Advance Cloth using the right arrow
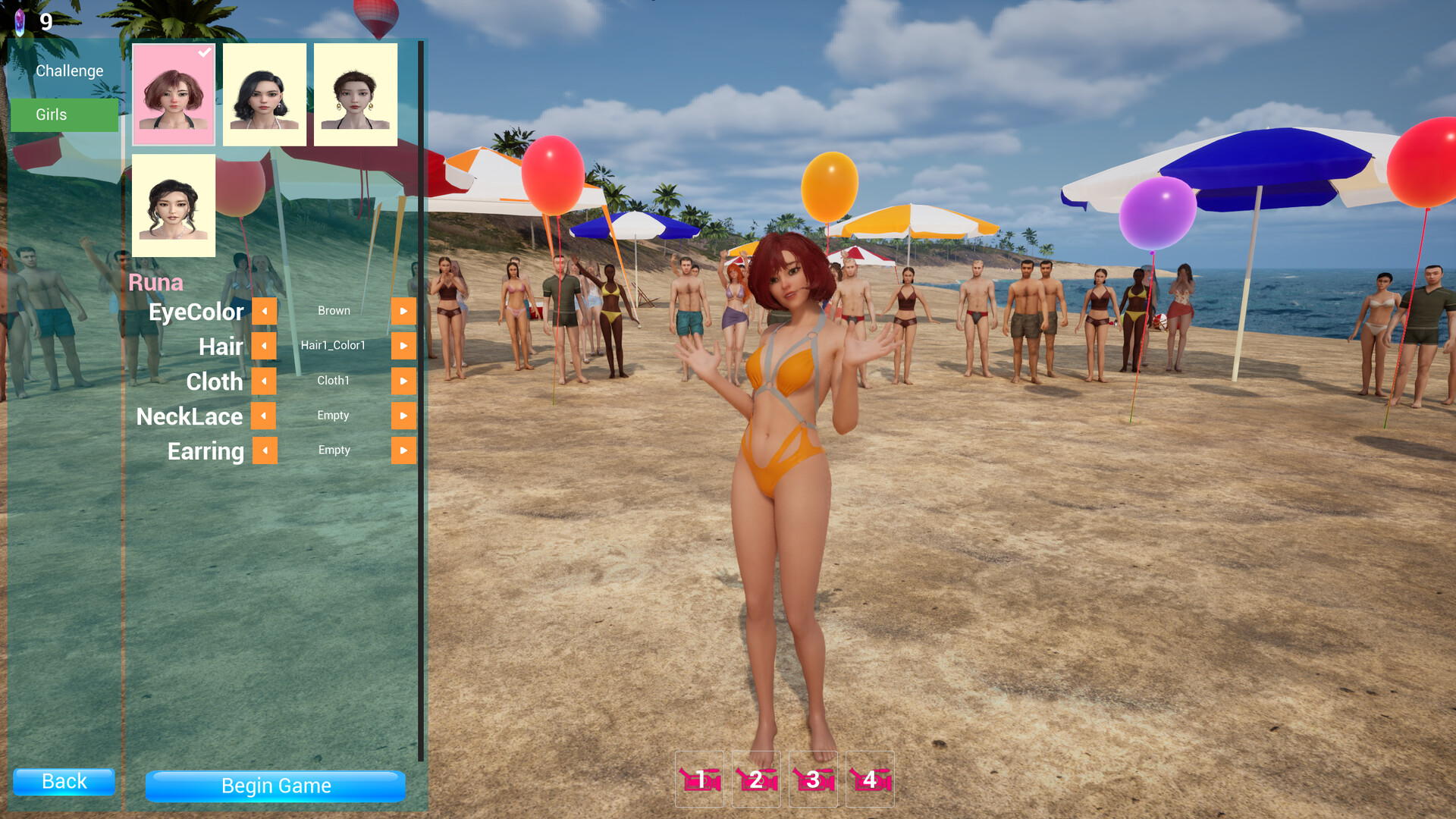1456x819 pixels. pyautogui.click(x=403, y=381)
